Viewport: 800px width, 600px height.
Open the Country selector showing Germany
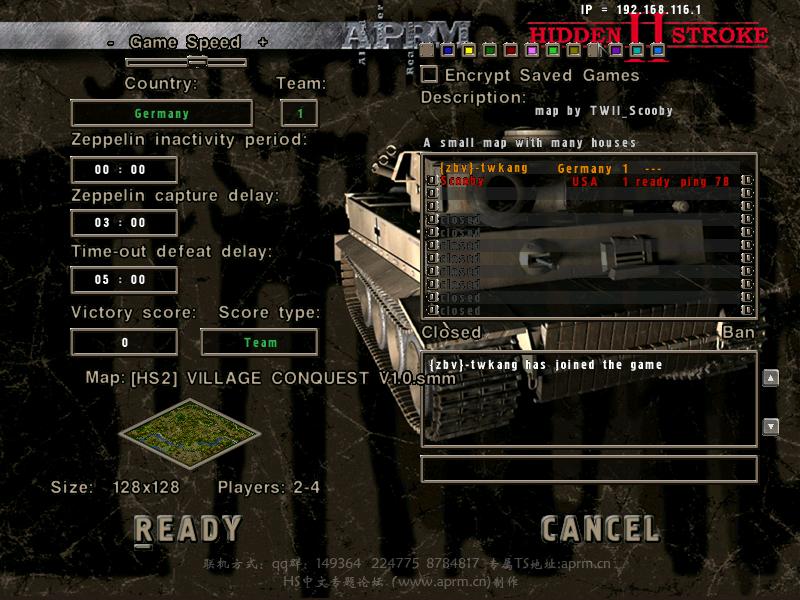pyautogui.click(x=161, y=113)
